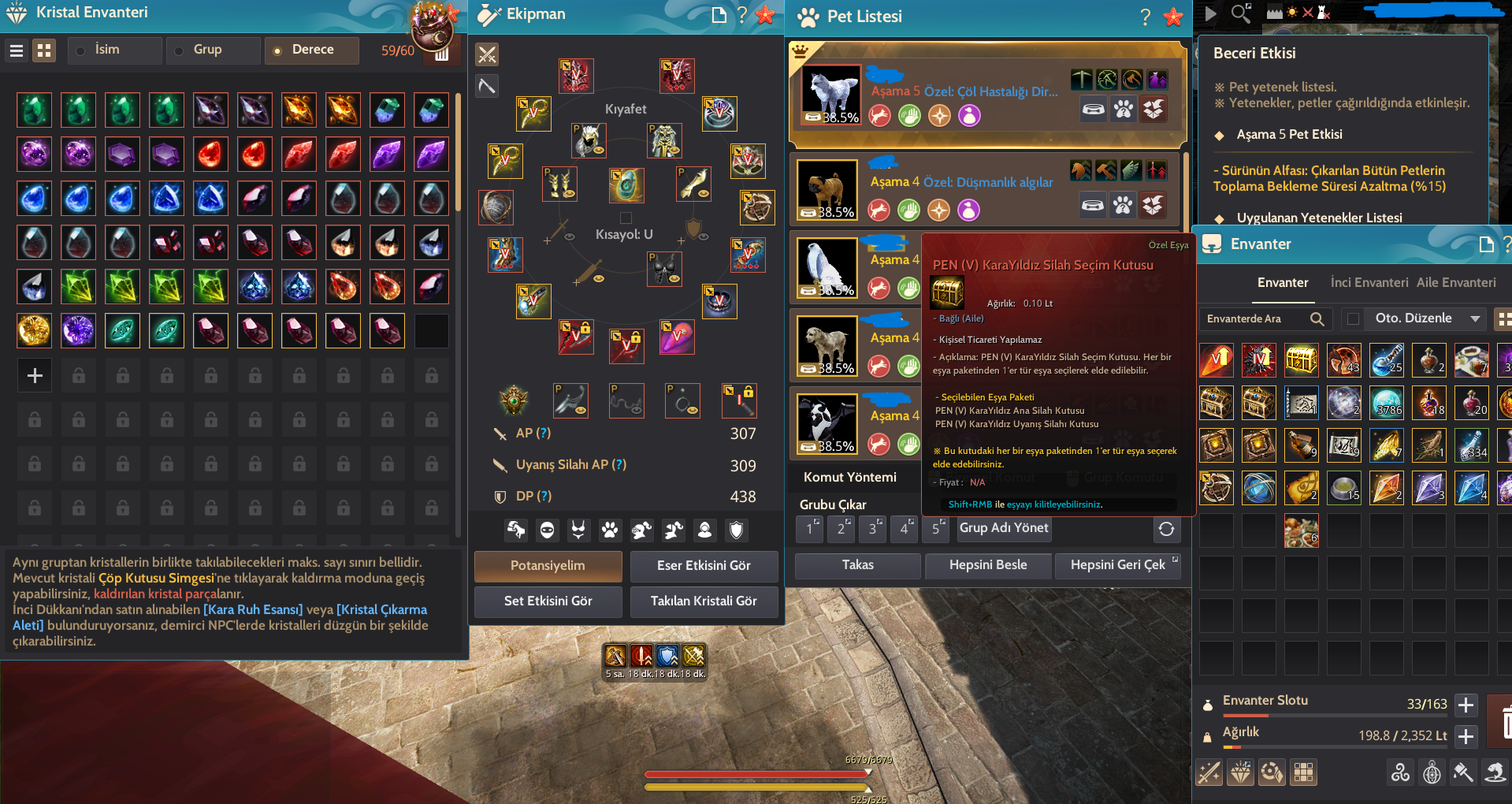Click the refresh arrow beside Grup Adı Yönet
This screenshot has height=804, width=1512.
tap(1167, 529)
